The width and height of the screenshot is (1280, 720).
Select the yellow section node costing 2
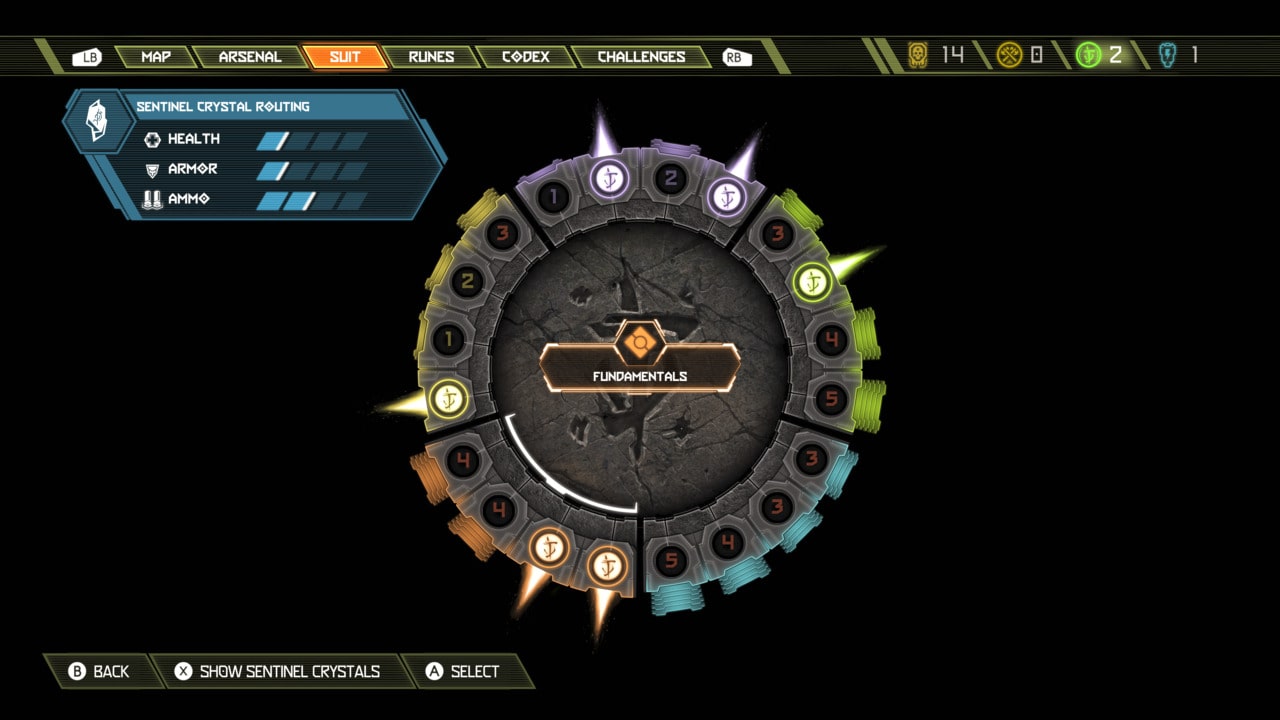point(467,281)
